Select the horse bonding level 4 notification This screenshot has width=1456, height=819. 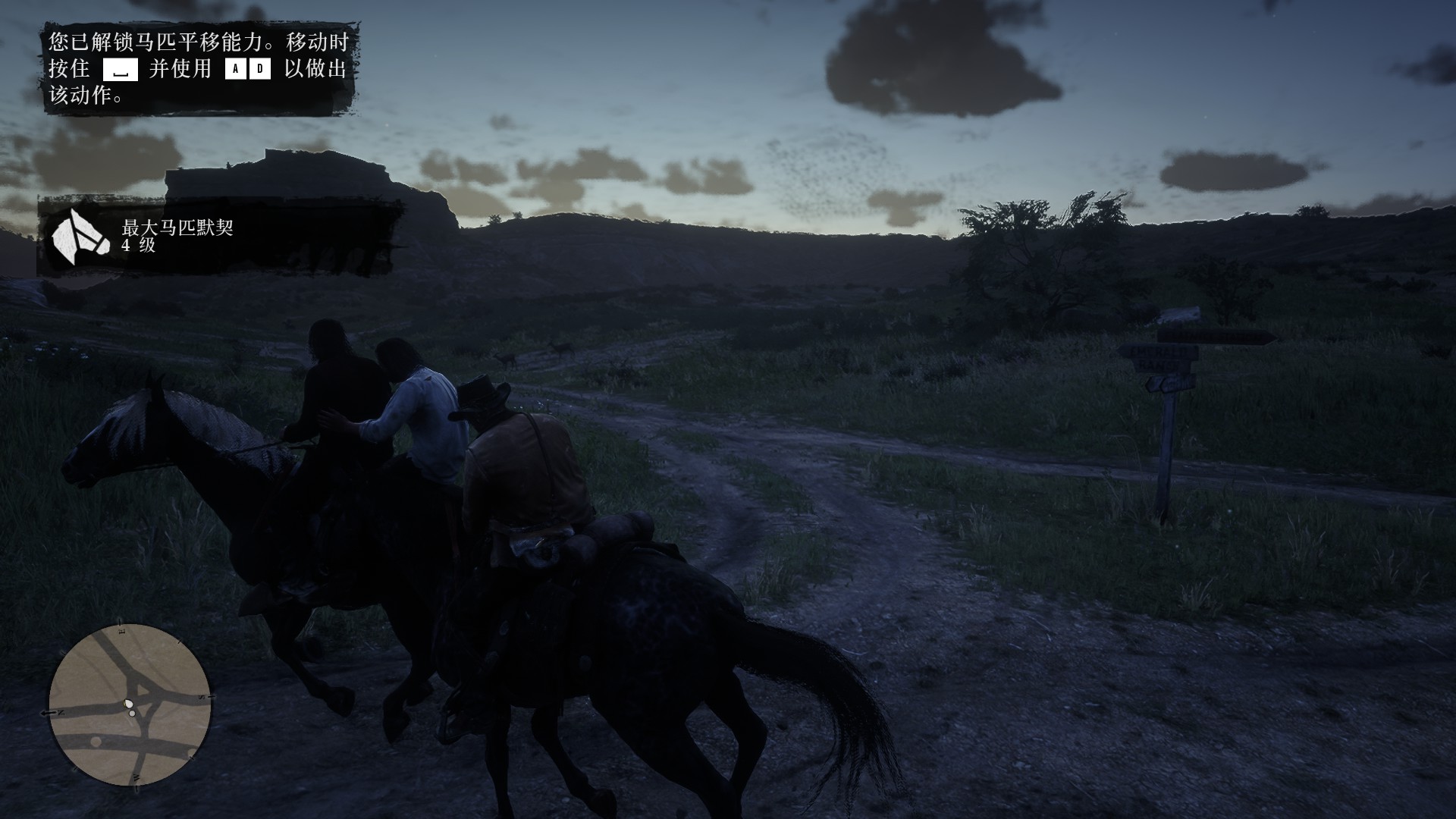click(x=220, y=237)
